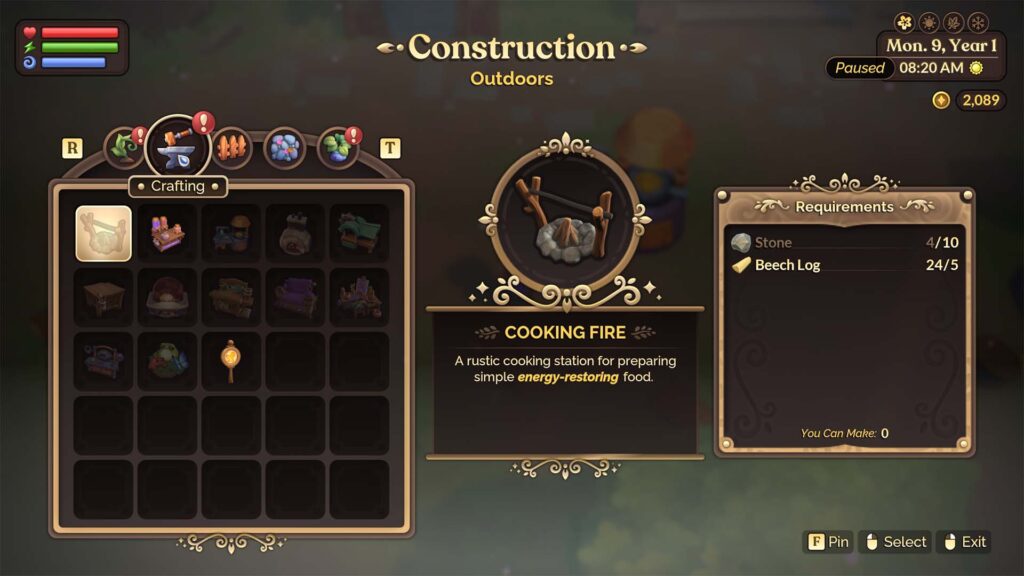Screen dimensions: 1024x576
Task: Open the Crafting anvil tab
Action: coord(177,148)
